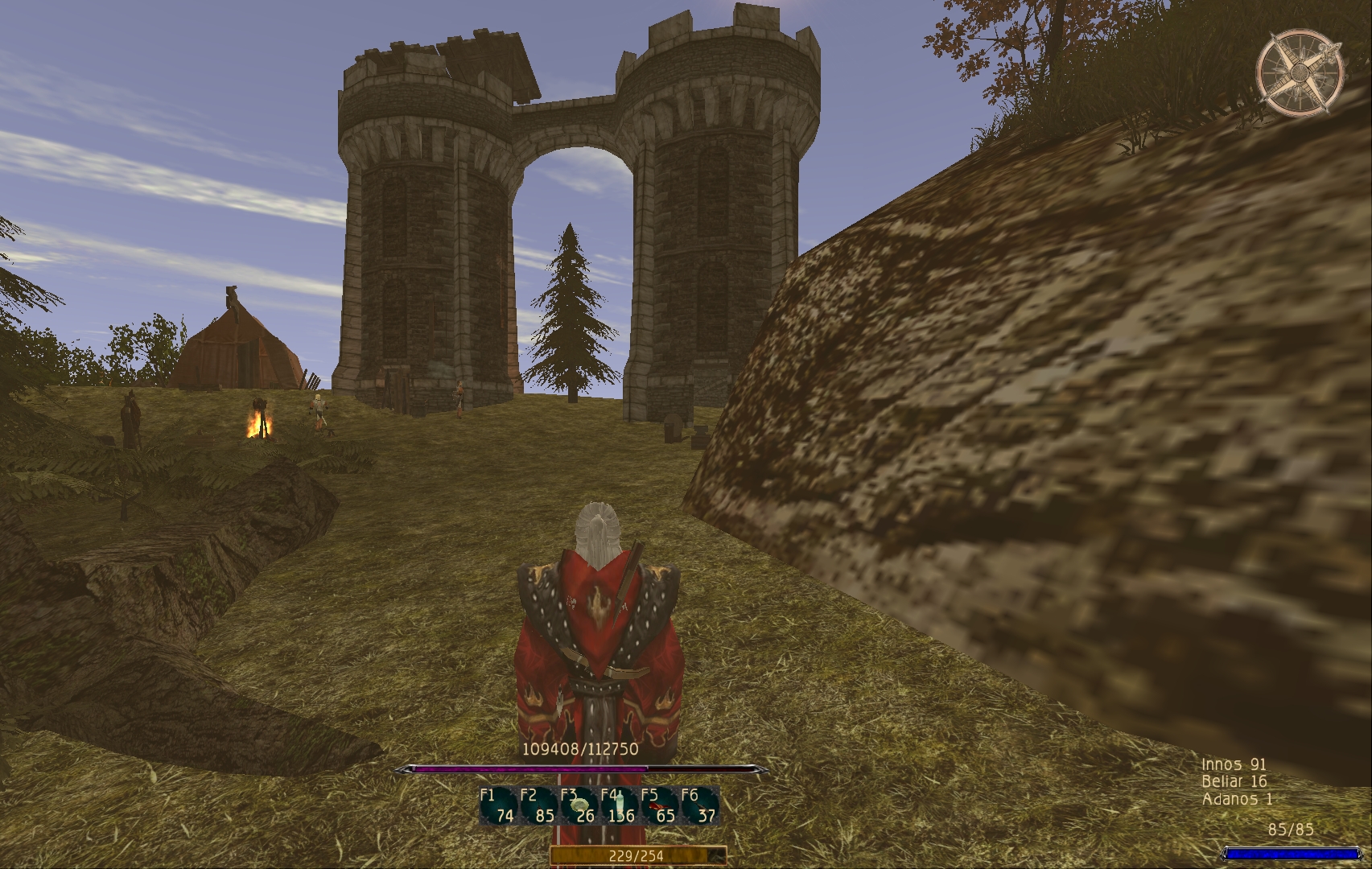Click the compass in the corner
1372x869 pixels.
(x=1300, y=72)
